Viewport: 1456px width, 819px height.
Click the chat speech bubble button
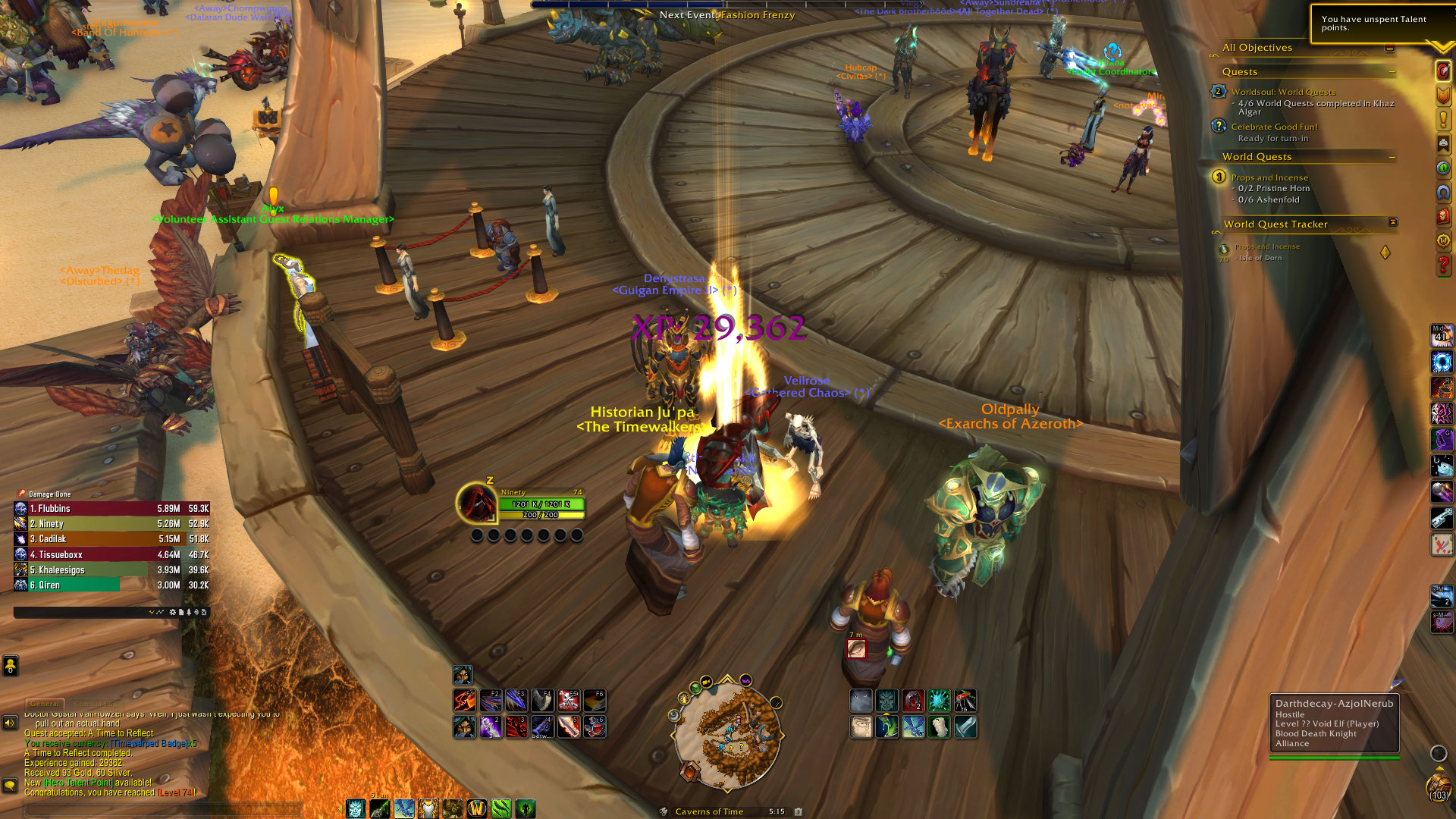click(10, 785)
